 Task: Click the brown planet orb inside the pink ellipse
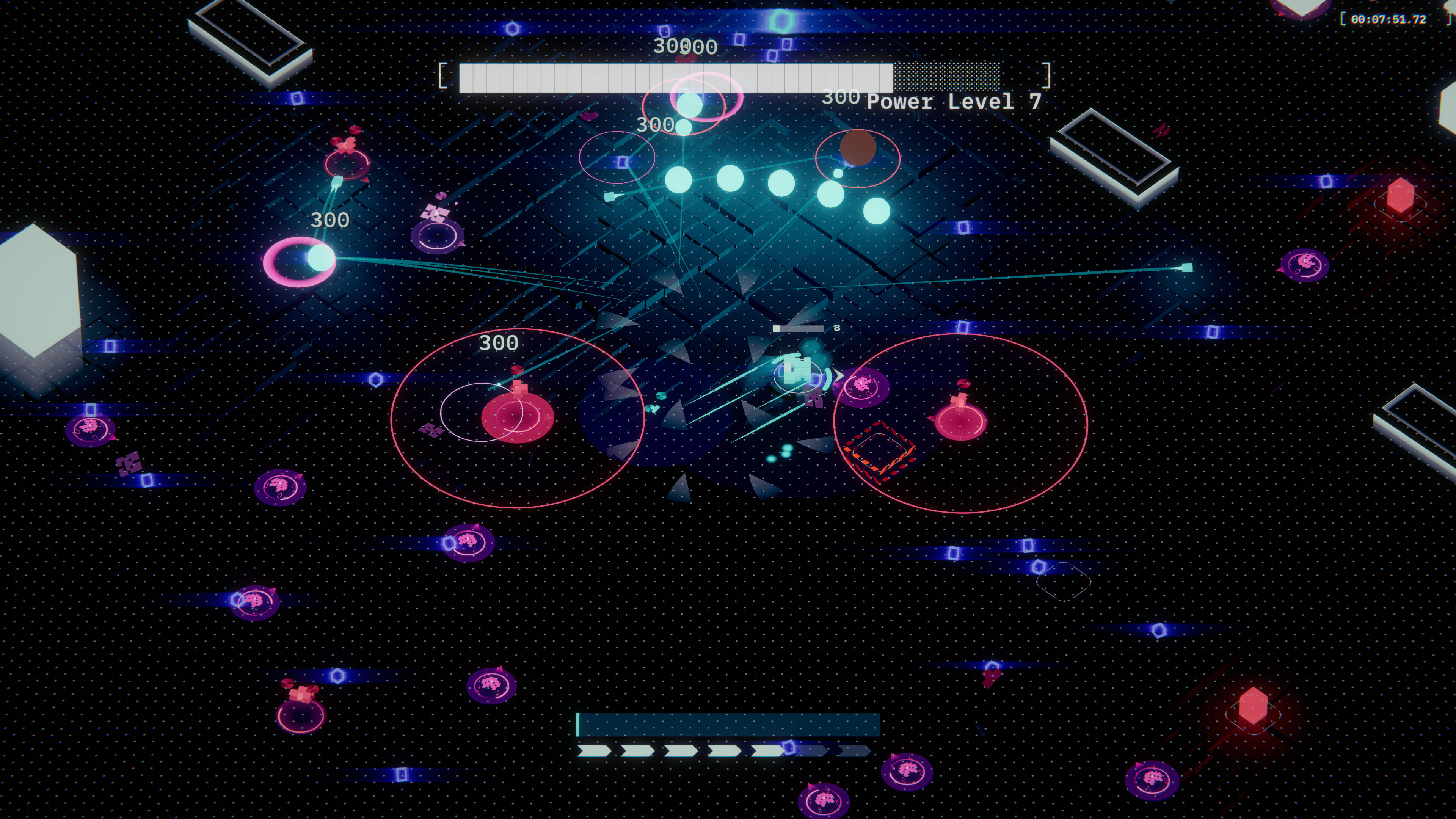[x=858, y=147]
